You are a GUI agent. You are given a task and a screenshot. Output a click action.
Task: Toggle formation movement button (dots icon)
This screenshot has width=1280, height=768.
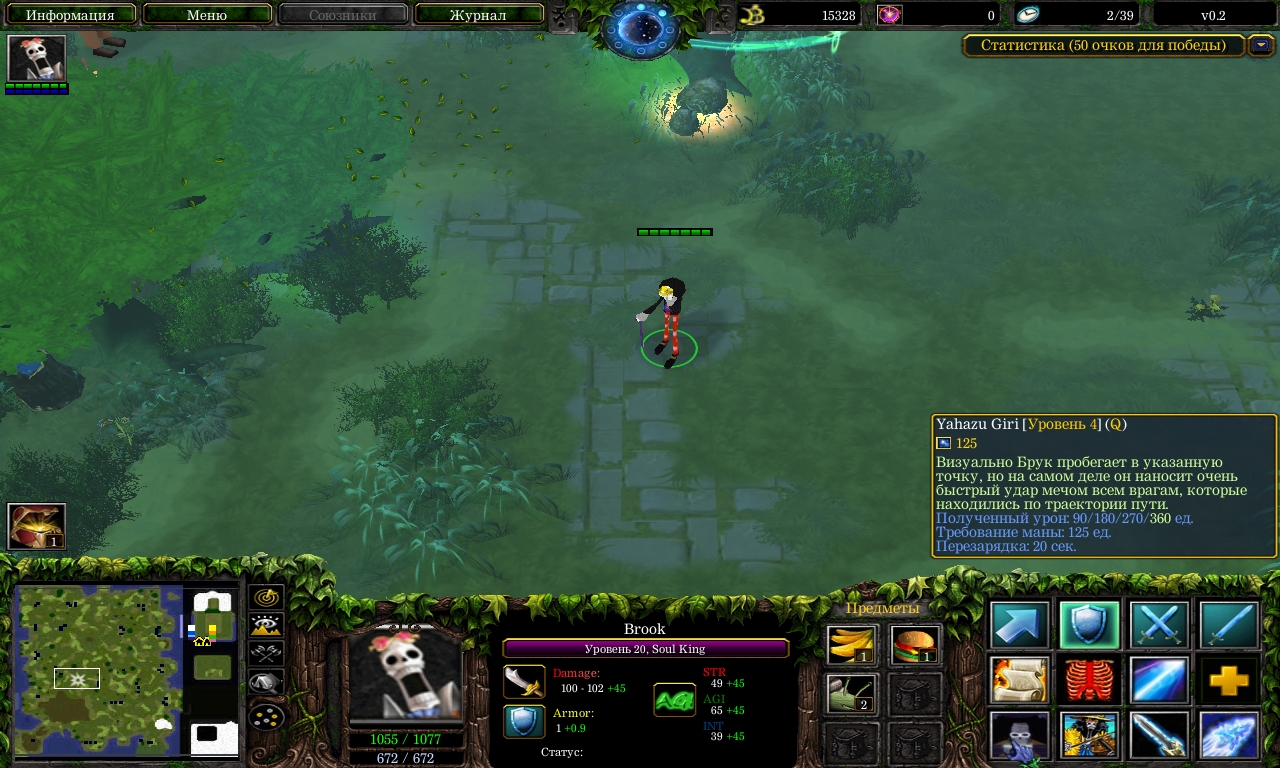click(x=266, y=716)
